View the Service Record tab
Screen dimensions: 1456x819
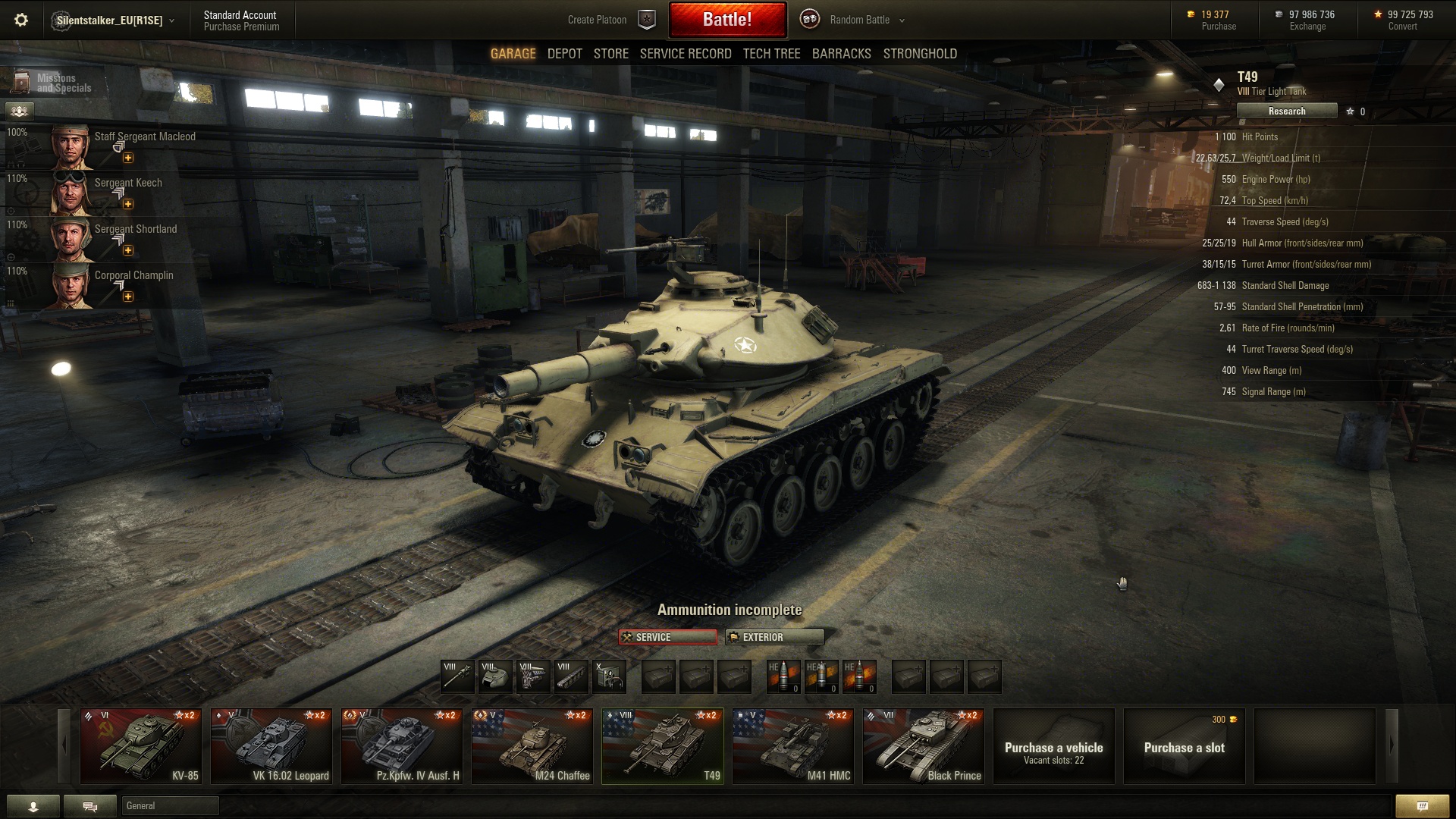[685, 54]
